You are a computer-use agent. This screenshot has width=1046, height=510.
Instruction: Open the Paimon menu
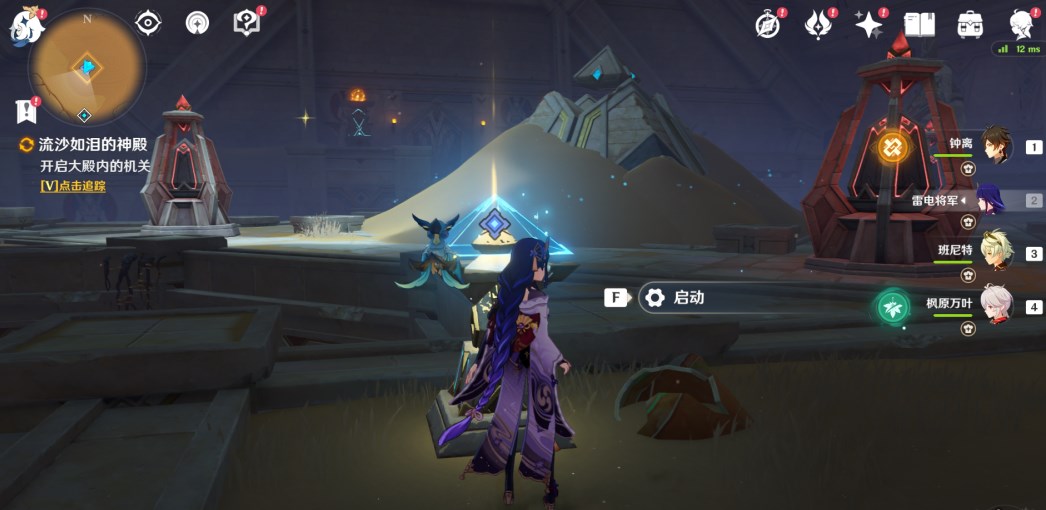tap(27, 26)
